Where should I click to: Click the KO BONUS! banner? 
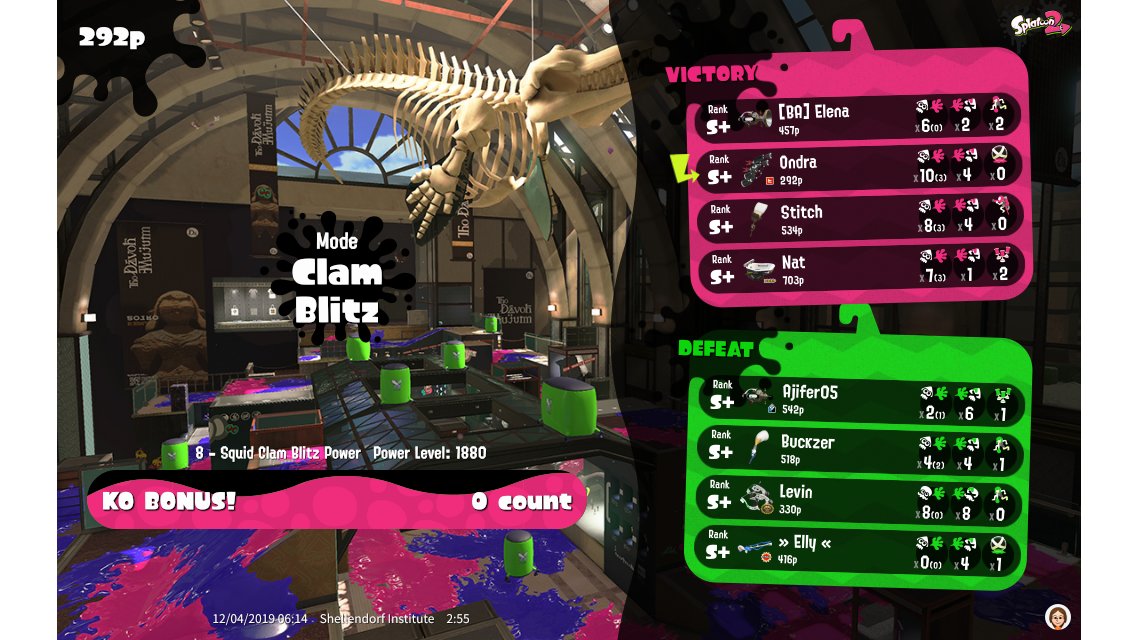337,501
